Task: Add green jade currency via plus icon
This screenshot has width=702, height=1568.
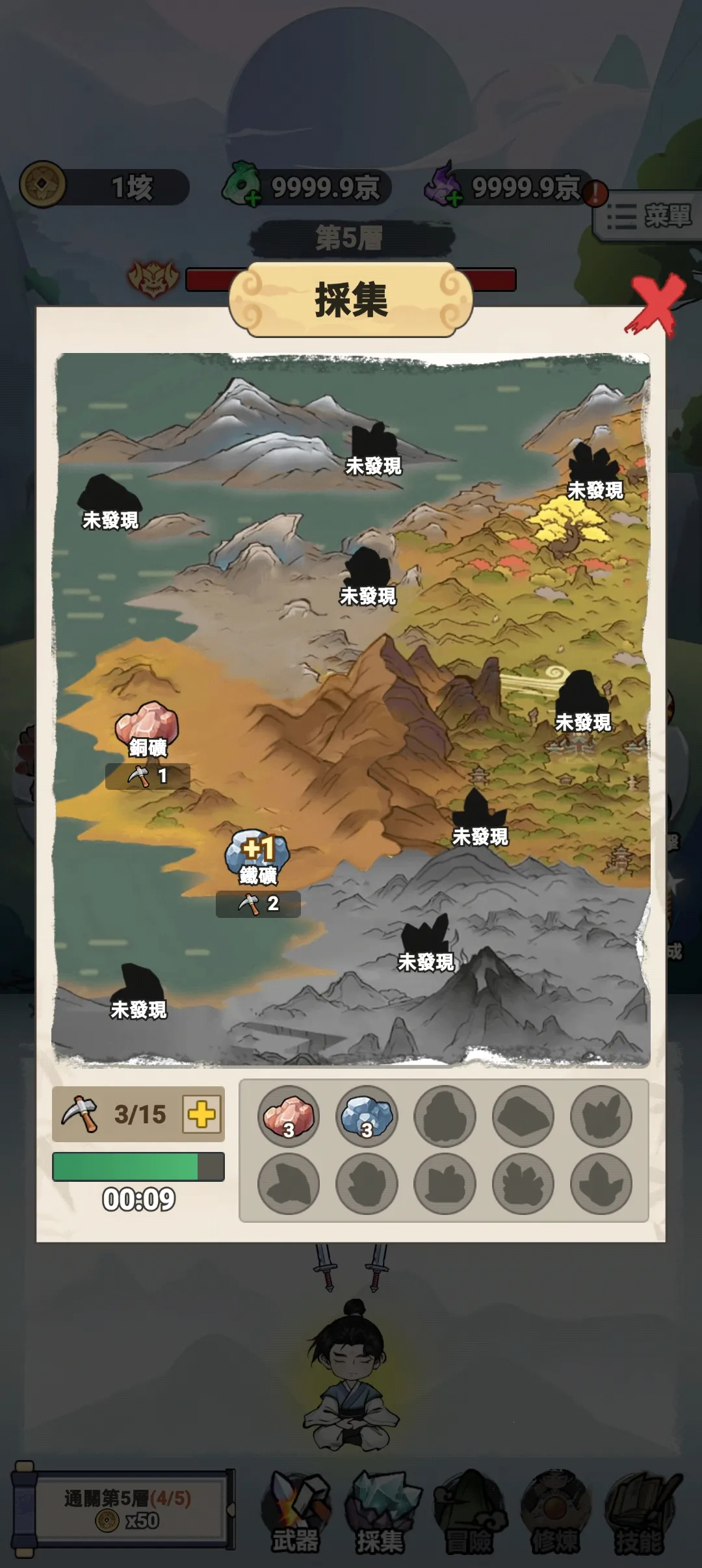Action: click(253, 198)
